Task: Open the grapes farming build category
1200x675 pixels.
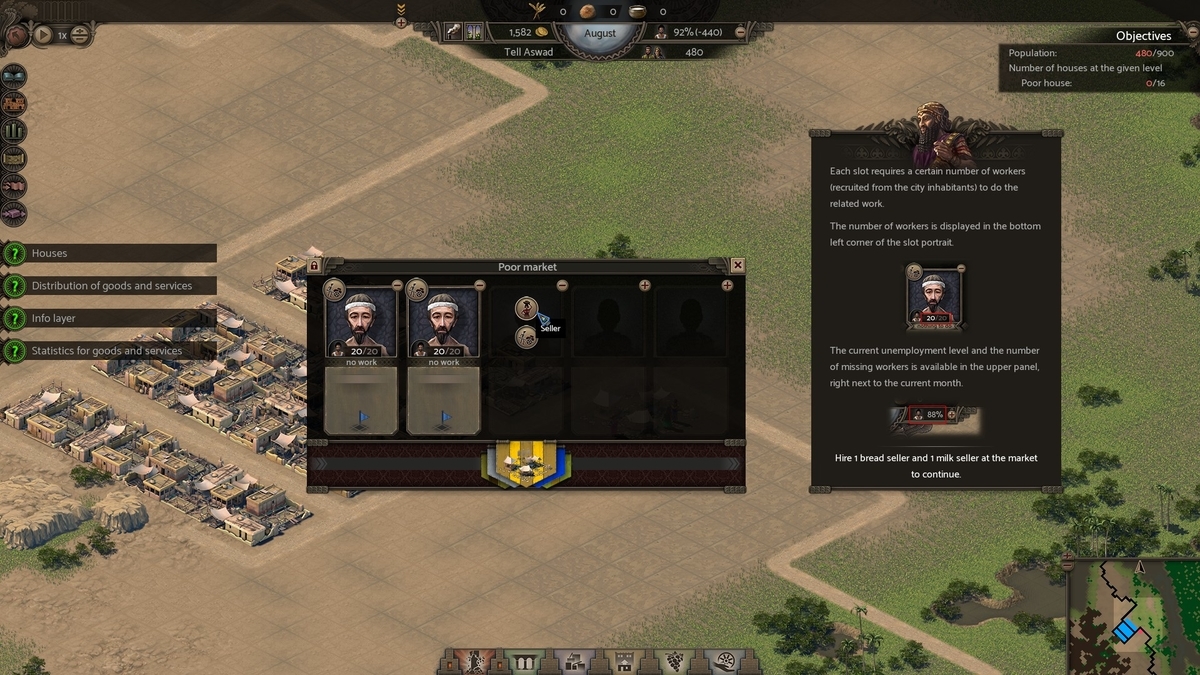Action: (x=674, y=661)
